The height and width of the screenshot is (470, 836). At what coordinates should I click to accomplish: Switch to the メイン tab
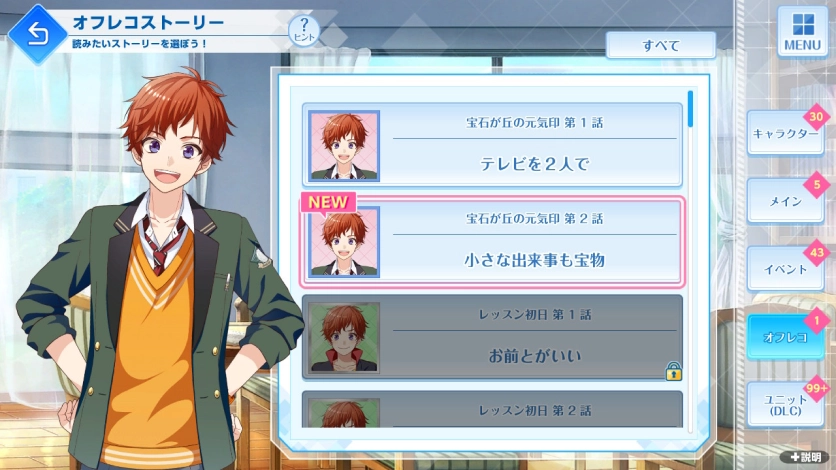tap(785, 201)
